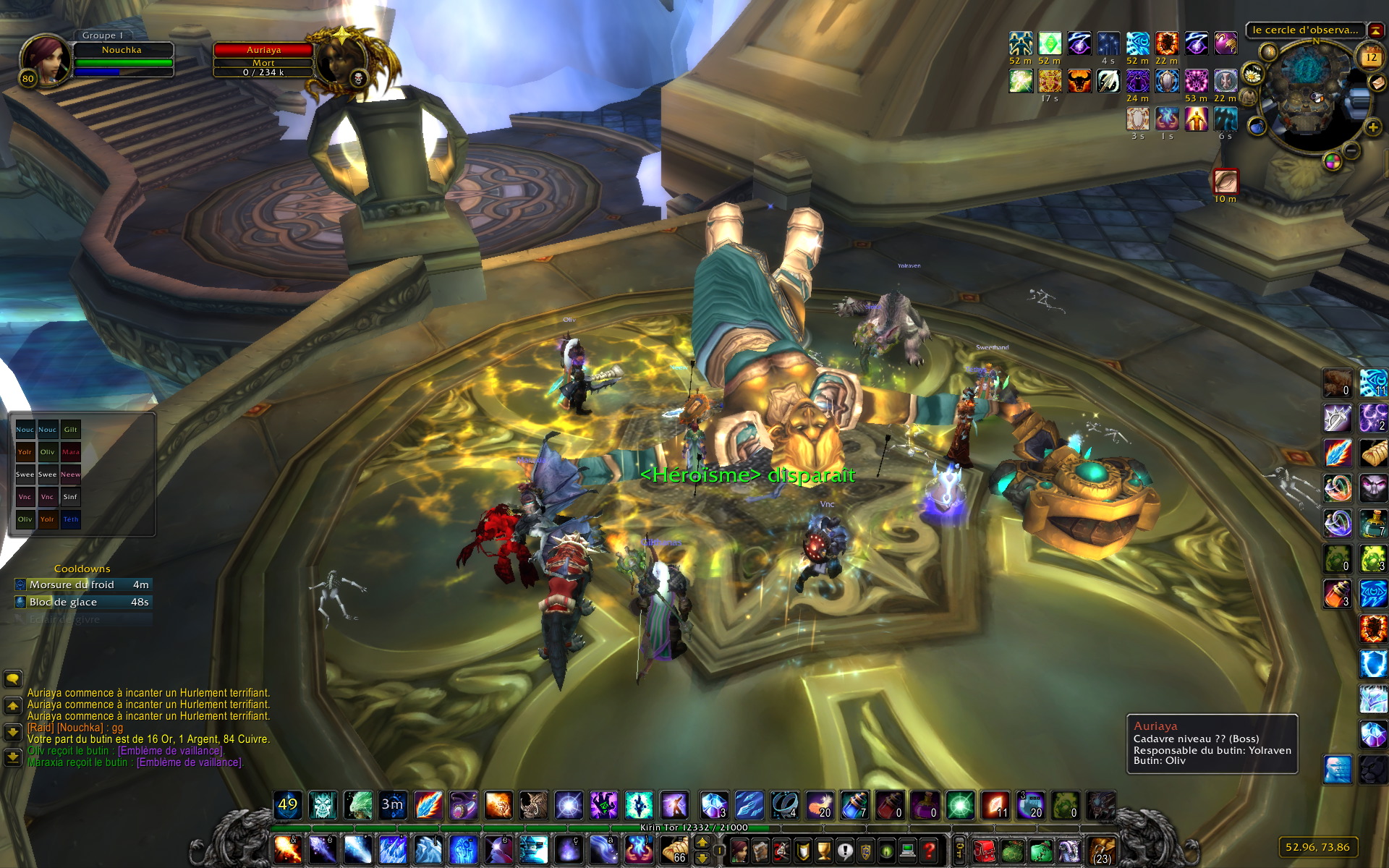Open the chat menu speech bubble button
This screenshot has height=868, width=1389.
coord(13,678)
